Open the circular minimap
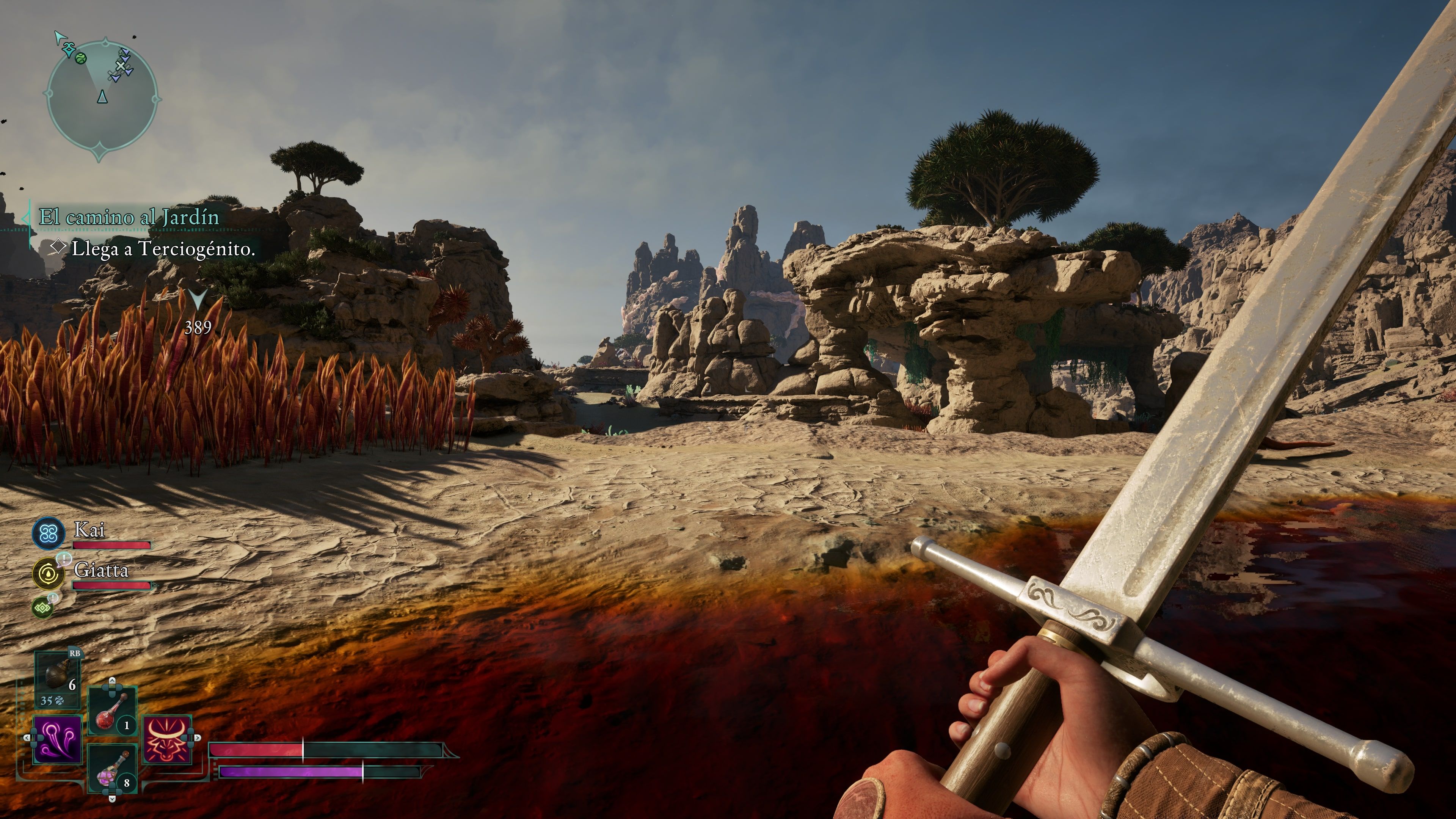Screen dimensions: 1456x819 [x=102, y=99]
